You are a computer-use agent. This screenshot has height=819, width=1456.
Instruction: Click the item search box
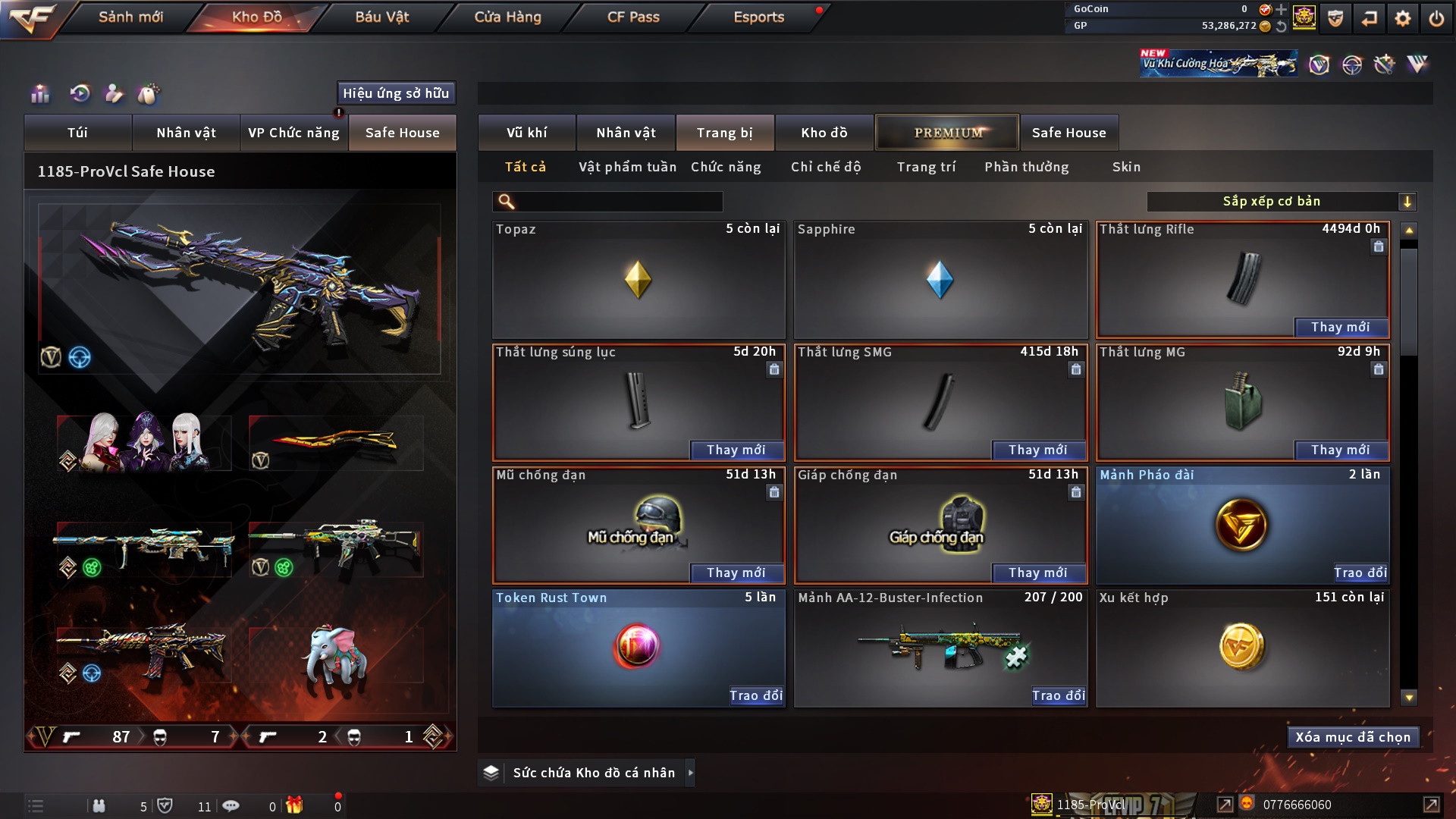click(618, 202)
